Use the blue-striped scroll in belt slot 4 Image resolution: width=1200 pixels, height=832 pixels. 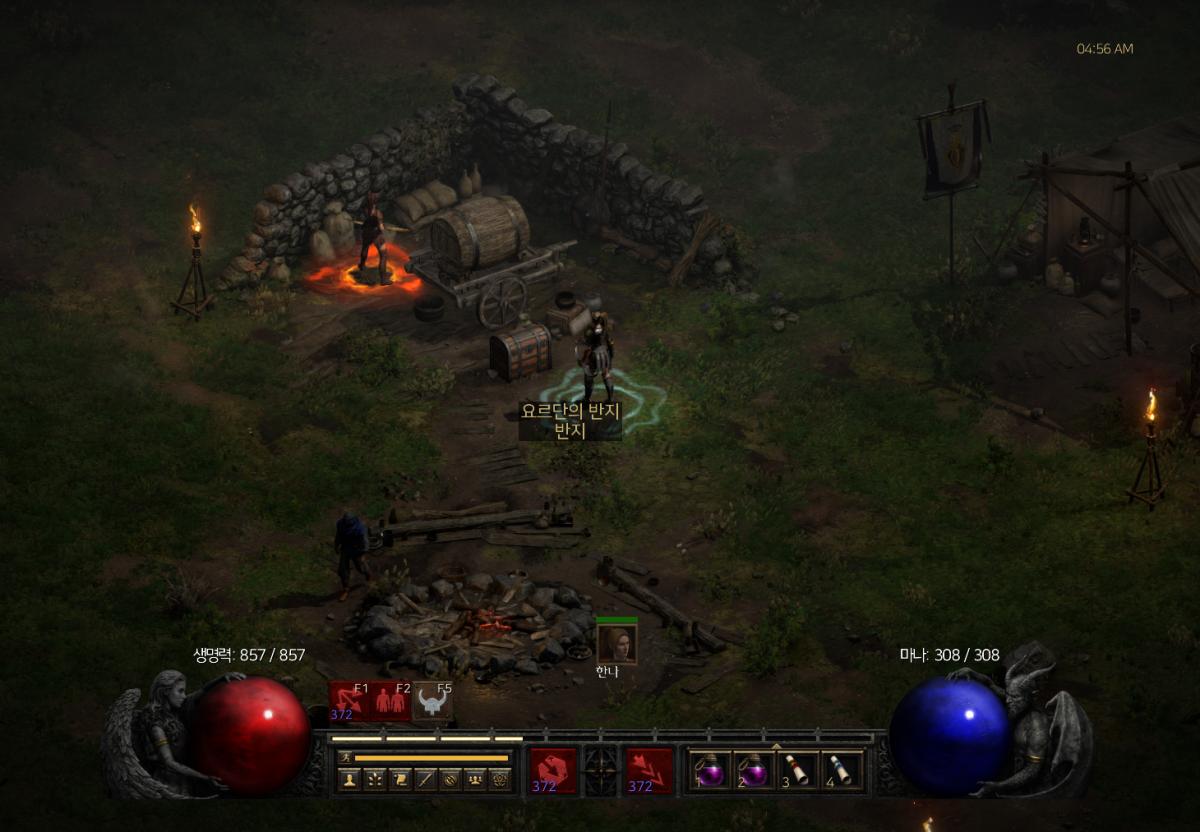pos(841,771)
